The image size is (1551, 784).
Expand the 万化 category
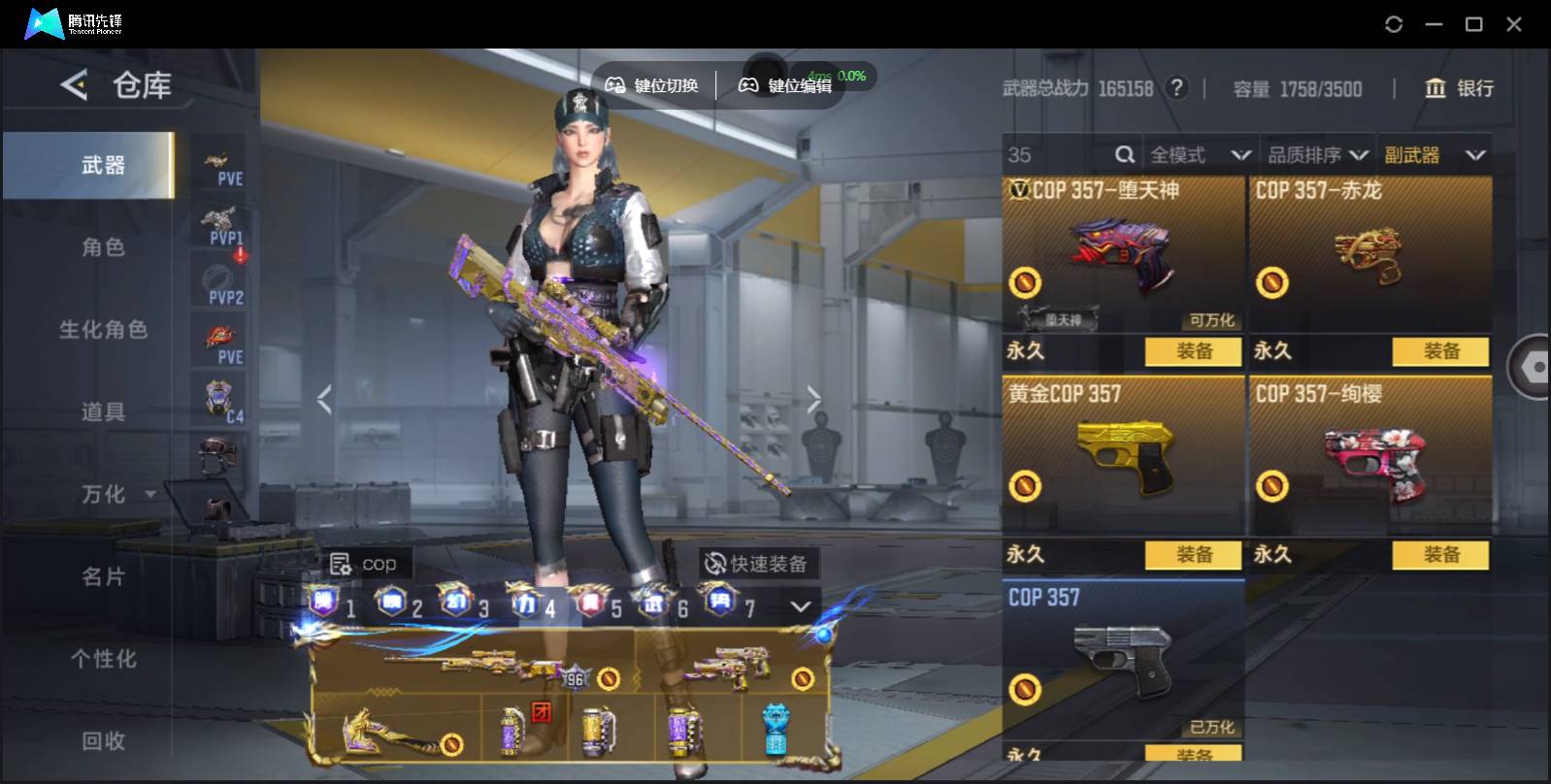[116, 495]
